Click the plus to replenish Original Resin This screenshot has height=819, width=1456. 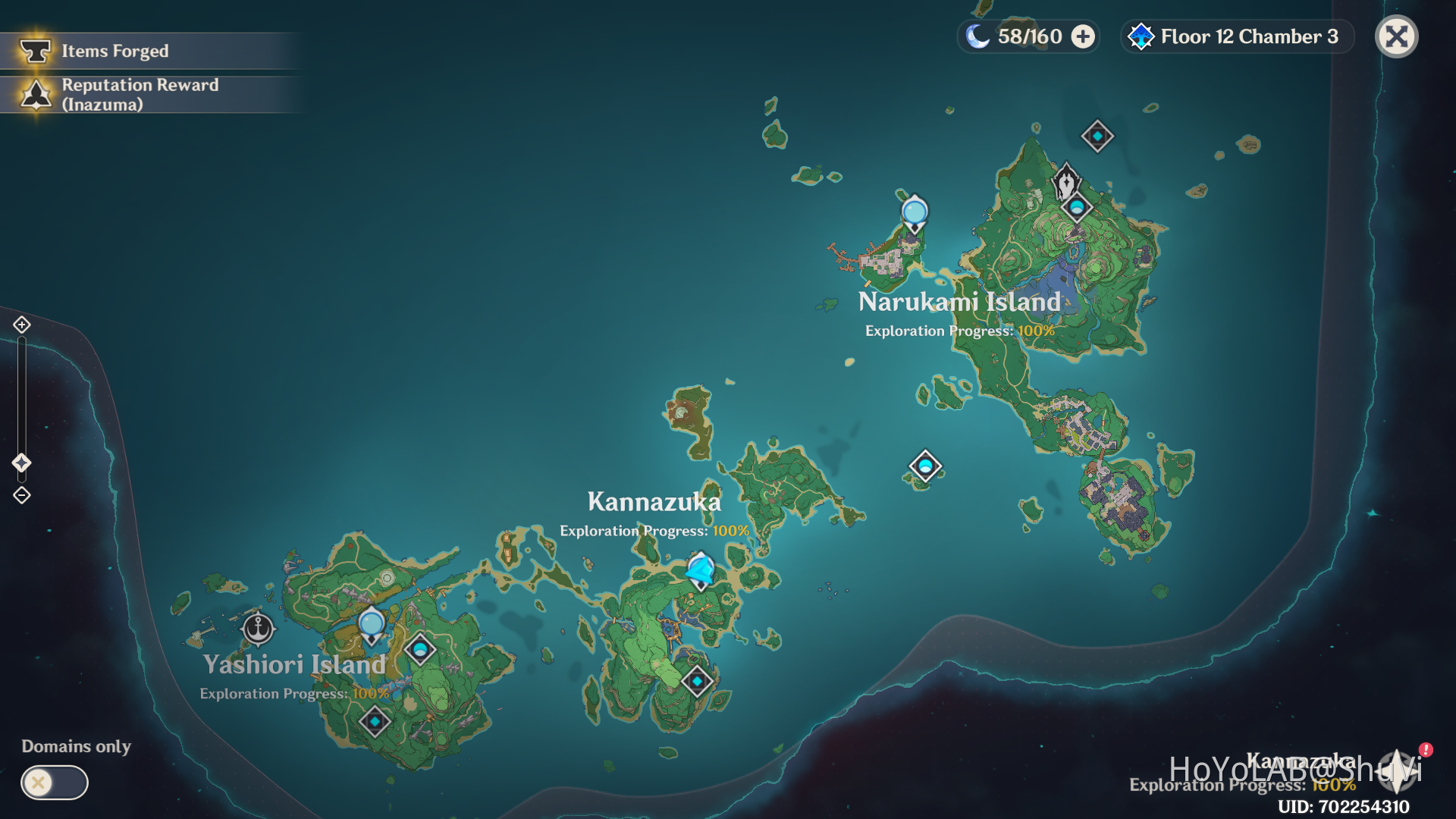1084,36
